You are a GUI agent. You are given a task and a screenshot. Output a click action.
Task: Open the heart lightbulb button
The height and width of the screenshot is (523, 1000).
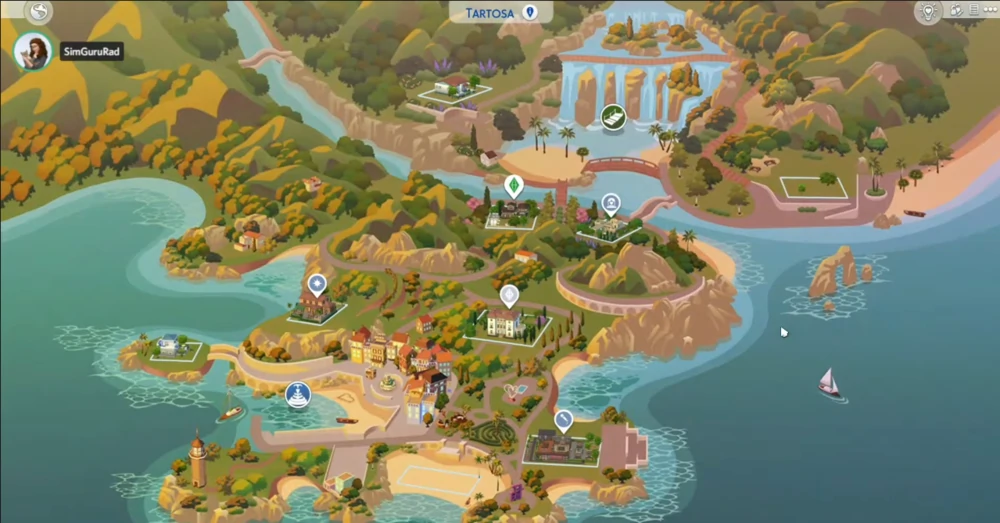[x=930, y=12]
